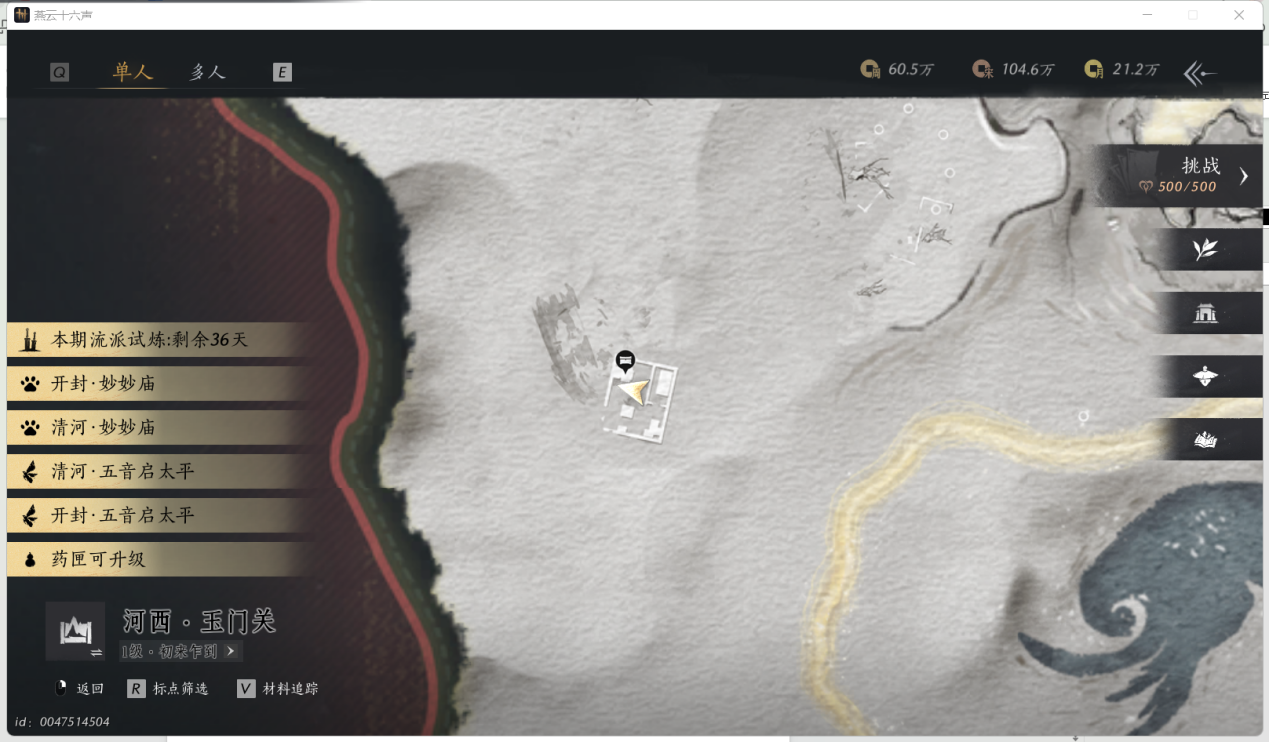The height and width of the screenshot is (742, 1269).
Task: Click the 河西·玉门关 region switch icon
Action: 75,632
